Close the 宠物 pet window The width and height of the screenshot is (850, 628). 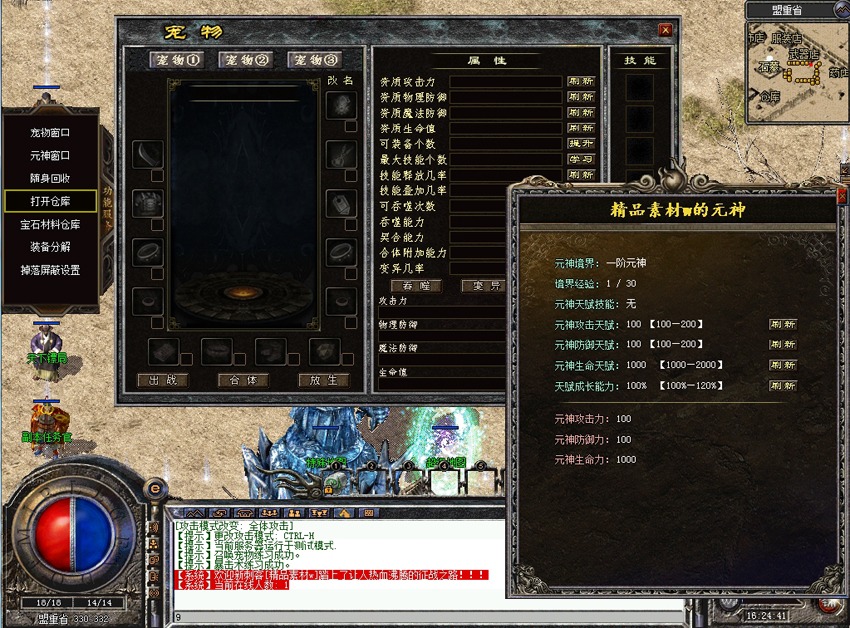point(665,30)
